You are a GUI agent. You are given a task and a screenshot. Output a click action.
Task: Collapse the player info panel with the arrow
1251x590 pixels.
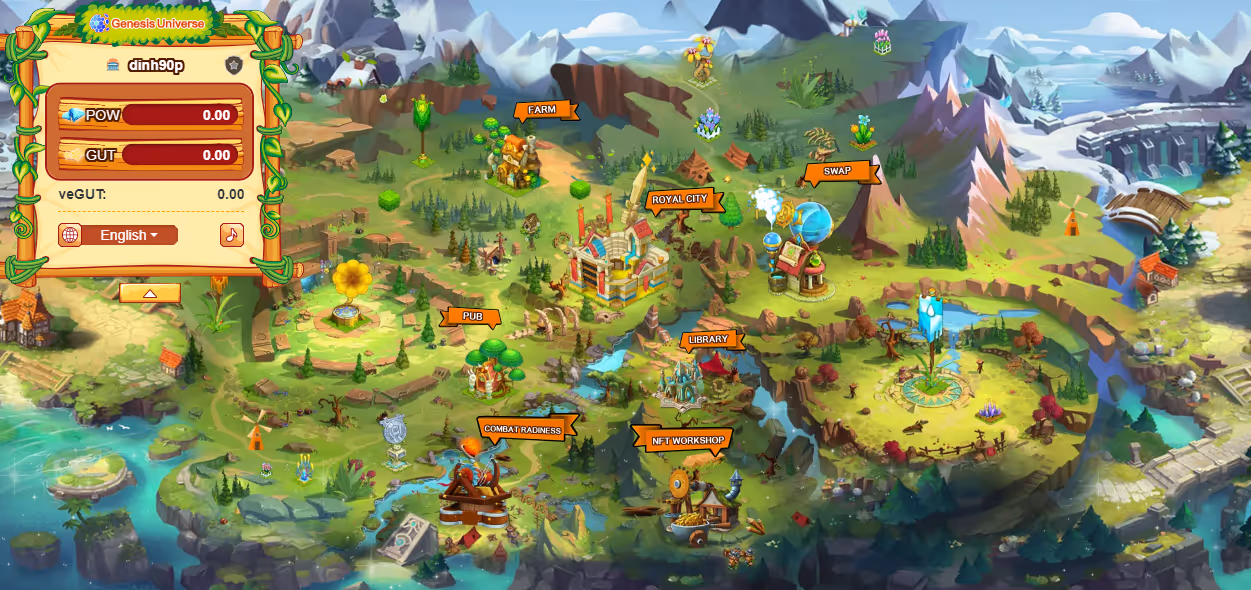coord(150,293)
